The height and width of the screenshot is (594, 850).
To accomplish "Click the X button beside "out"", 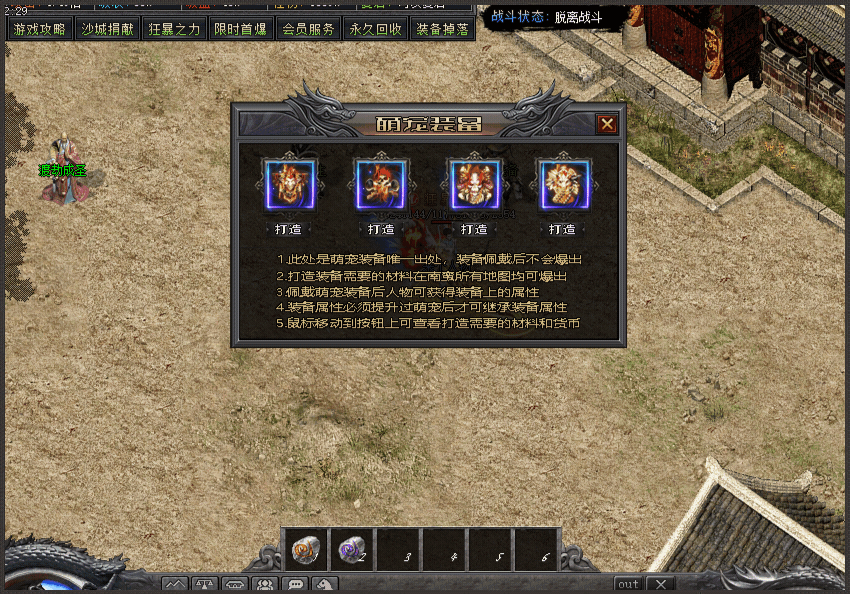I will [661, 584].
